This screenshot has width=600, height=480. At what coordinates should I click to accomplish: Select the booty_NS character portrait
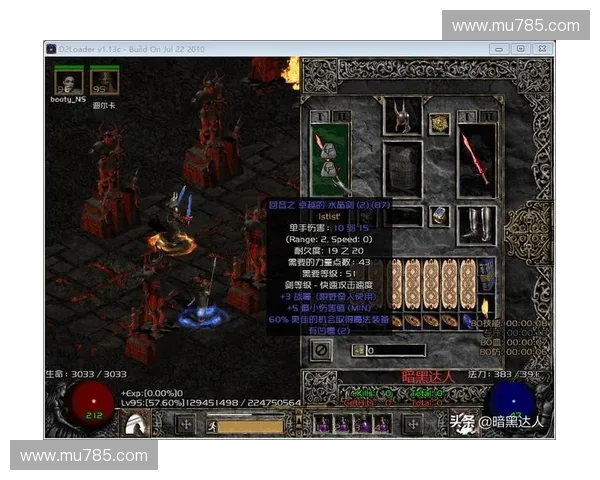coord(68,82)
